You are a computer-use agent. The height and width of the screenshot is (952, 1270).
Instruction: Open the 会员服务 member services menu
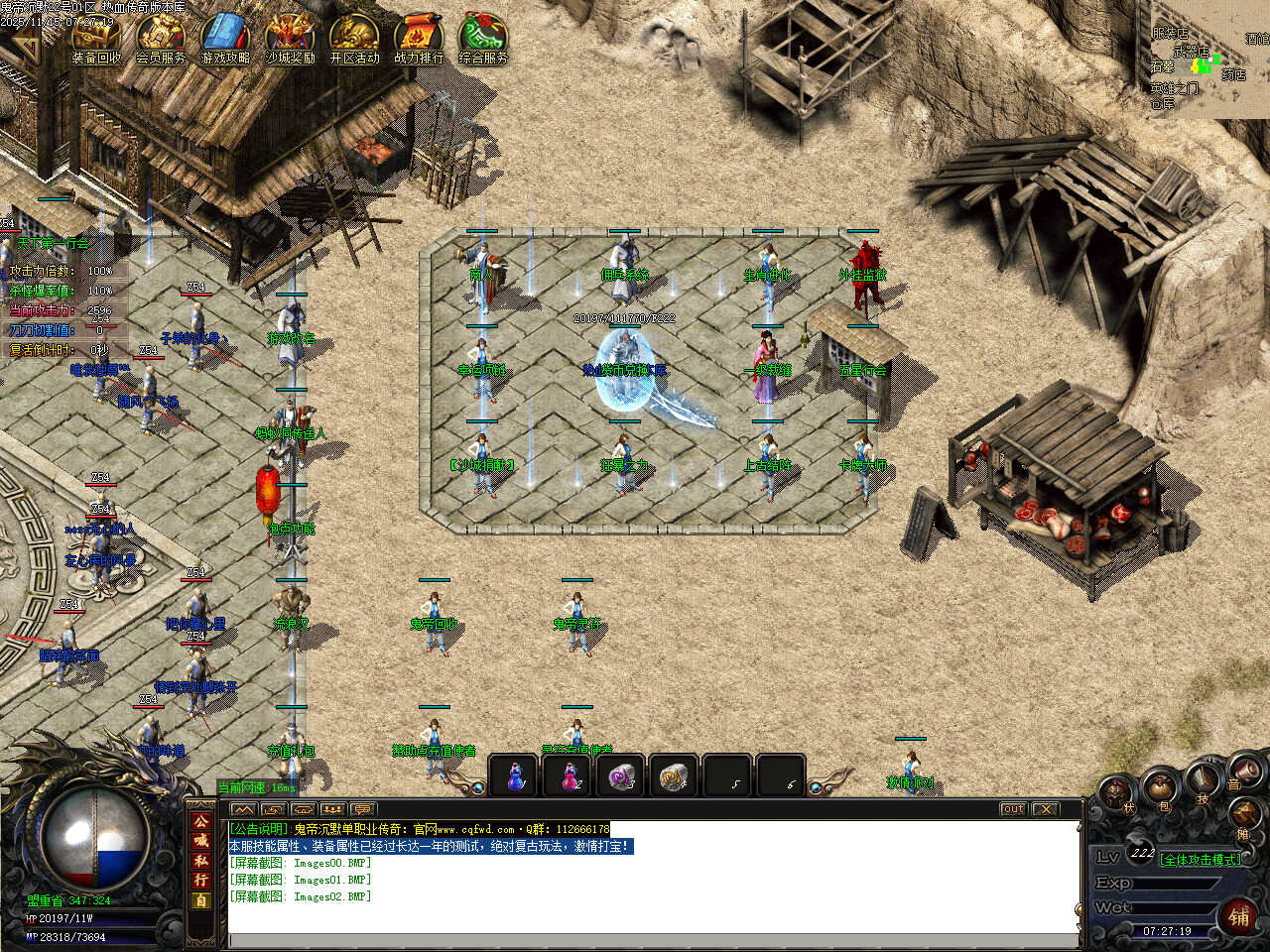pyautogui.click(x=161, y=38)
